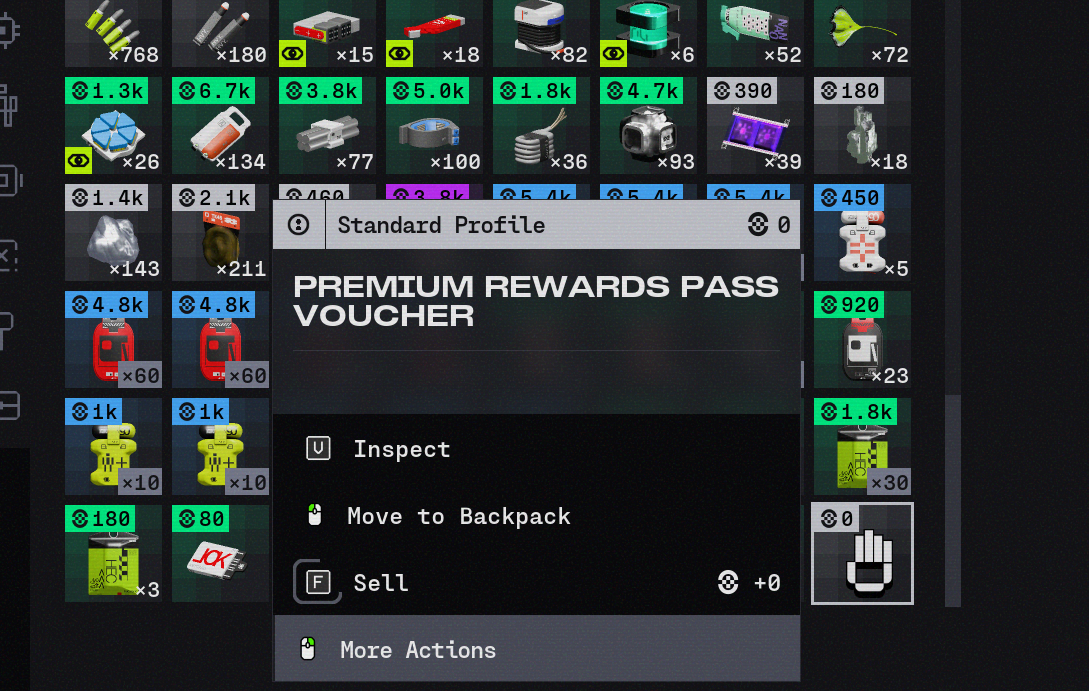This screenshot has height=691, width=1089.
Task: Select the silver ore stack of 143
Action: pyautogui.click(x=113, y=232)
